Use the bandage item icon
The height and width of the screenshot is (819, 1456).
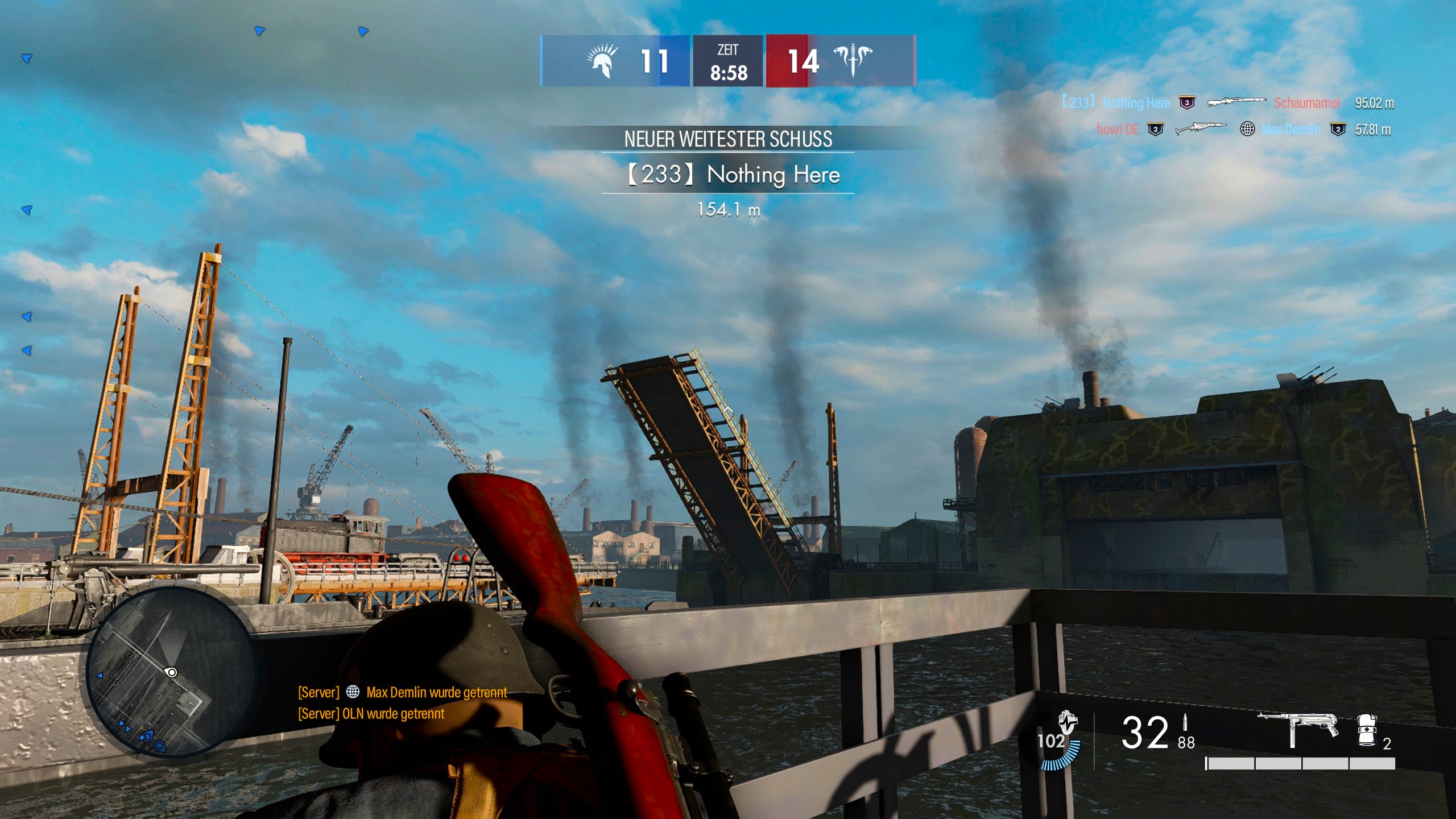click(1367, 730)
